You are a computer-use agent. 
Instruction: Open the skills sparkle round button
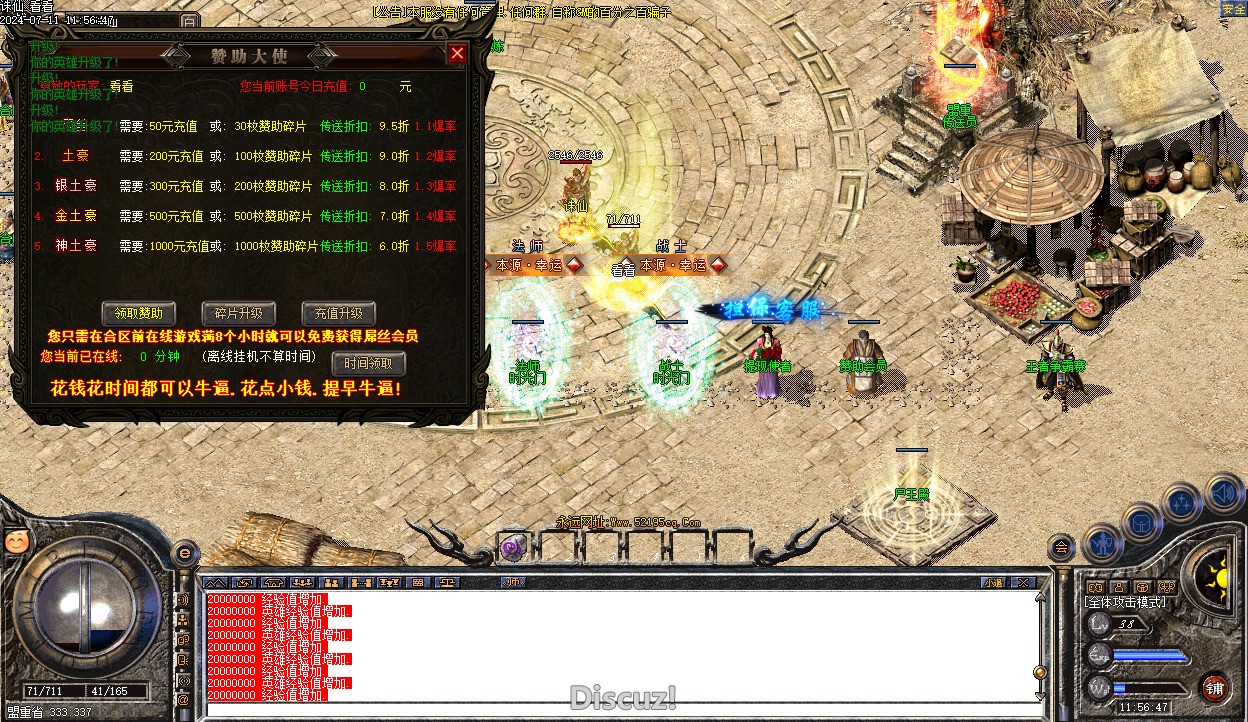point(1182,500)
